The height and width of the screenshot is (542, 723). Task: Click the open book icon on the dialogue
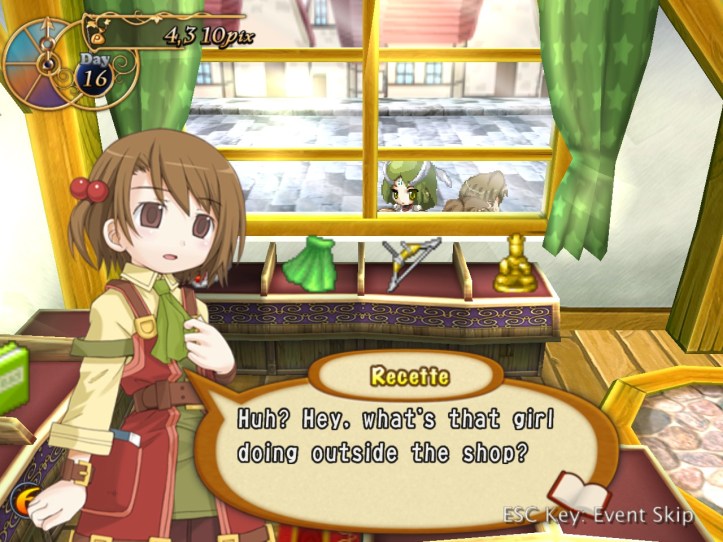pyautogui.click(x=579, y=493)
